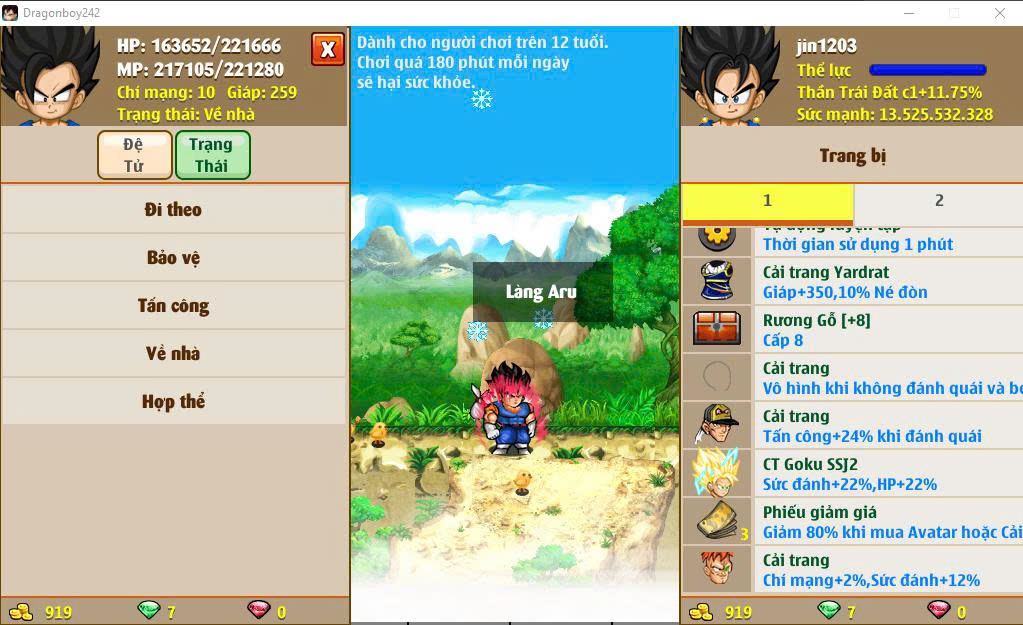
Task: Open equipment page 2
Action: (x=938, y=201)
